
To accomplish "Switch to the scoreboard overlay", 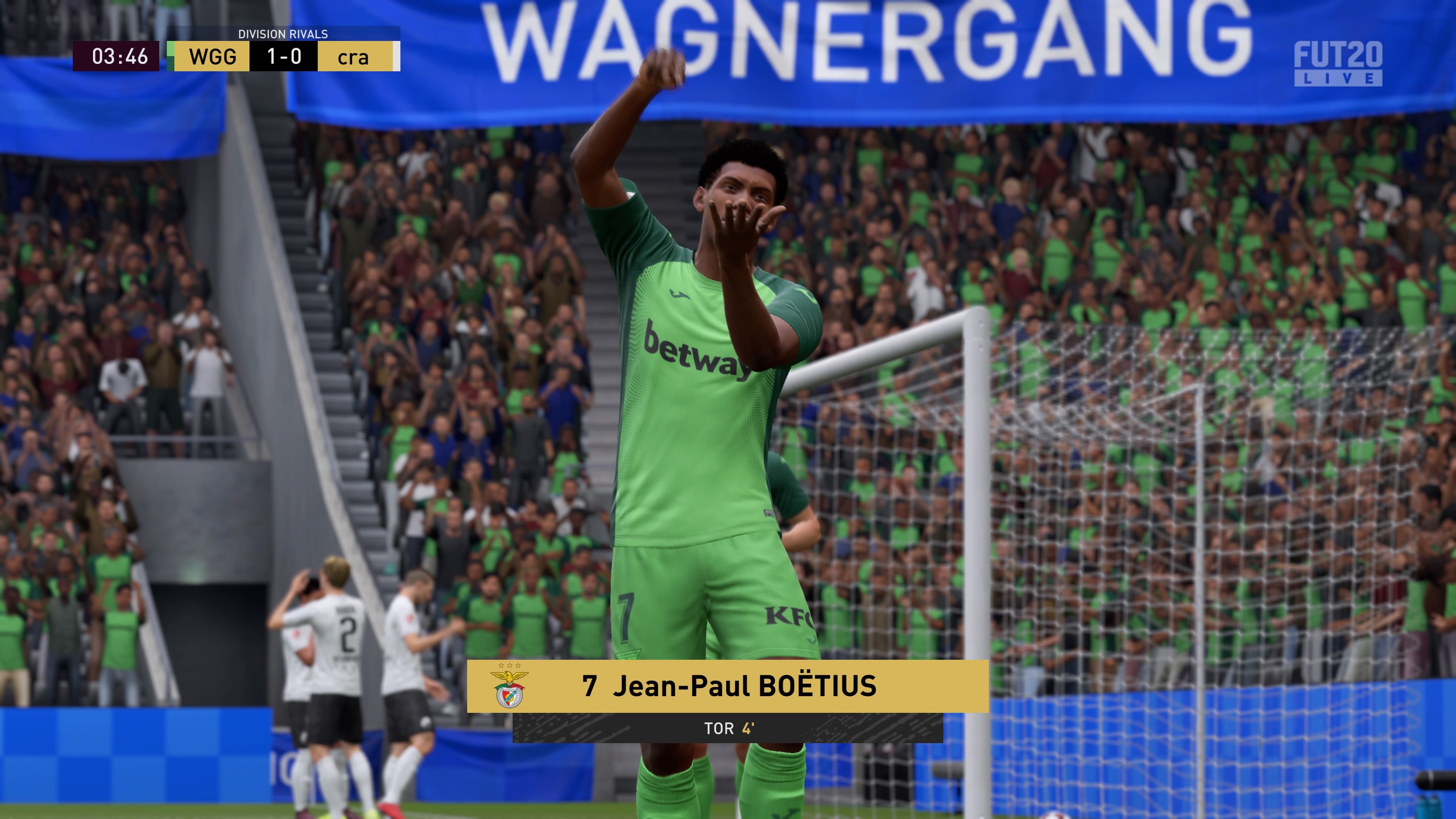I will [x=237, y=56].
